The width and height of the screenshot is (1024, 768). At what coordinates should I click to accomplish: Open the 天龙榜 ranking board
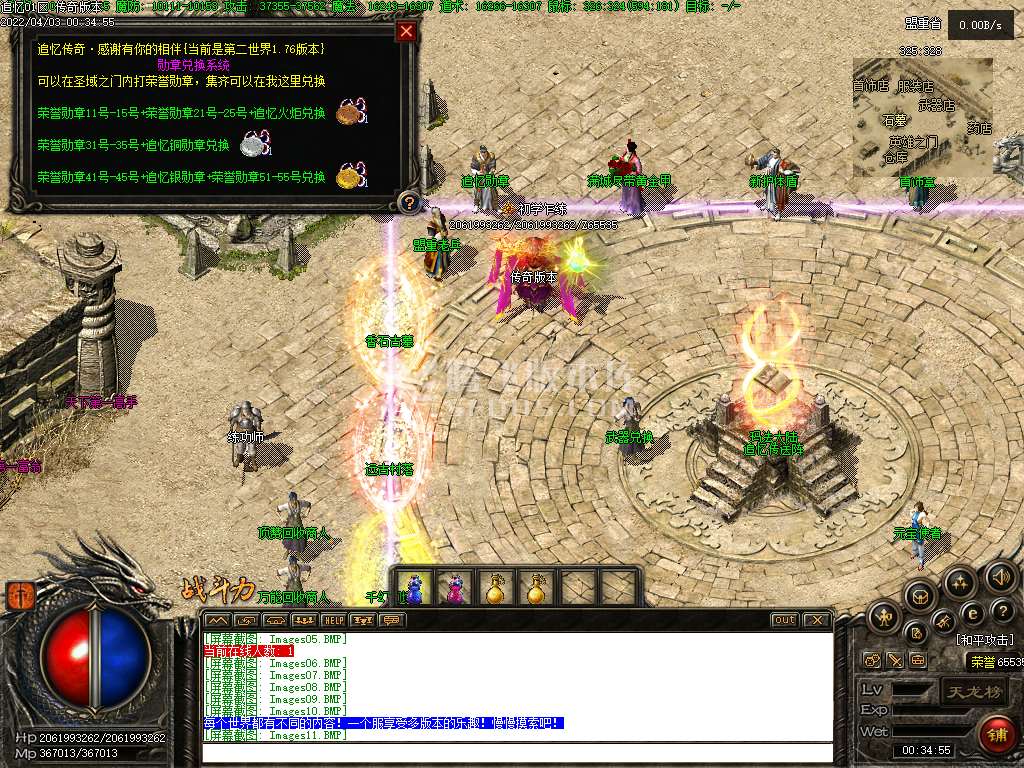(973, 691)
